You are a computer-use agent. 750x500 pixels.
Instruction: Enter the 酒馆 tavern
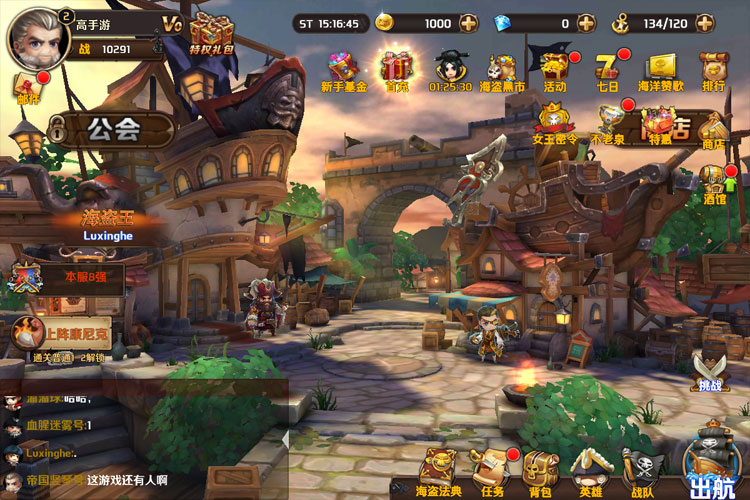(x=714, y=183)
